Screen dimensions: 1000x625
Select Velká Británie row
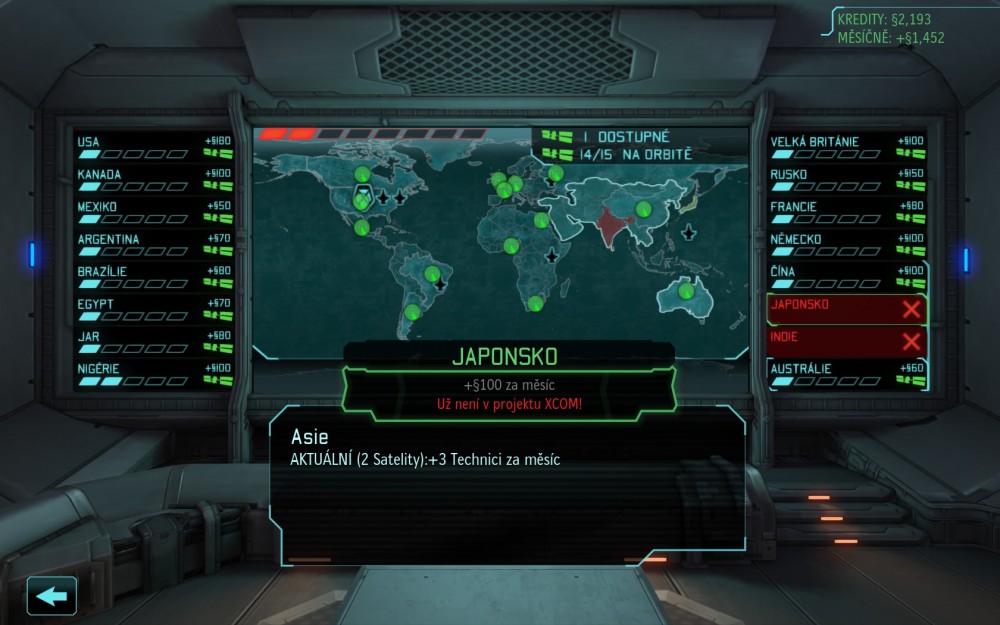point(846,147)
